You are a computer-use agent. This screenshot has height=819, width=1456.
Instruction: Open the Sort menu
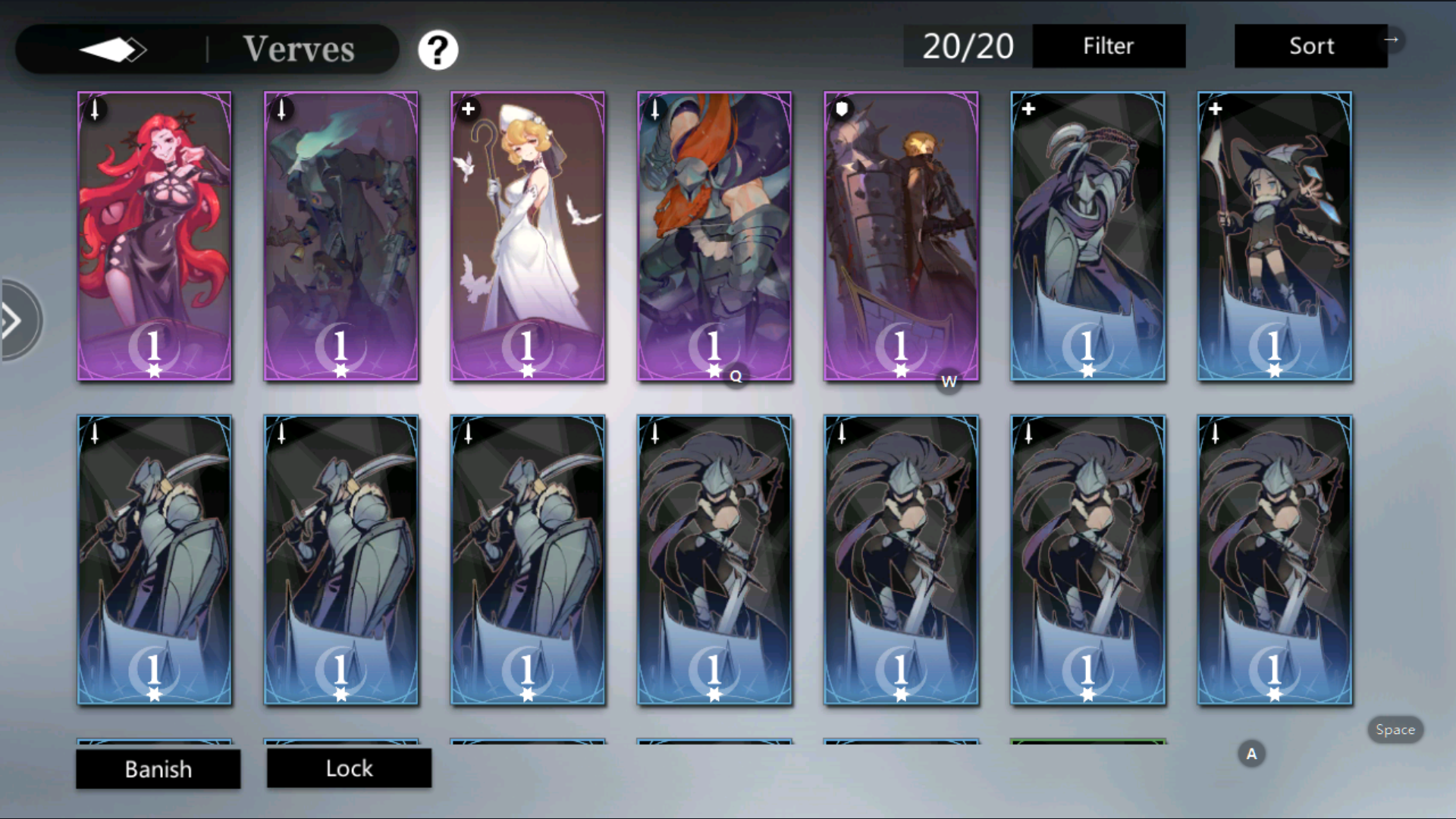1311,45
